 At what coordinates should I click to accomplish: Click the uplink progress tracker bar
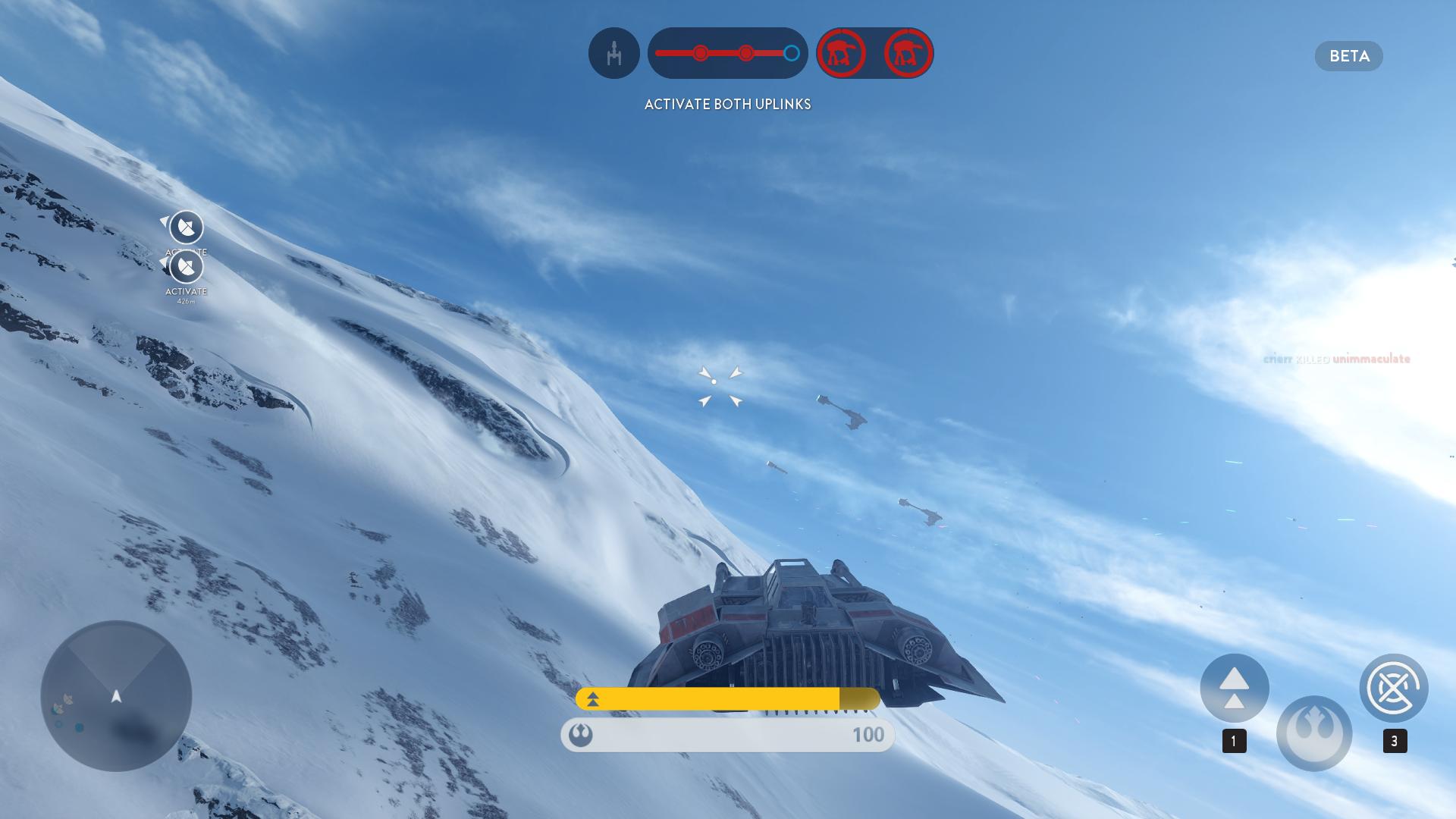pos(727,53)
